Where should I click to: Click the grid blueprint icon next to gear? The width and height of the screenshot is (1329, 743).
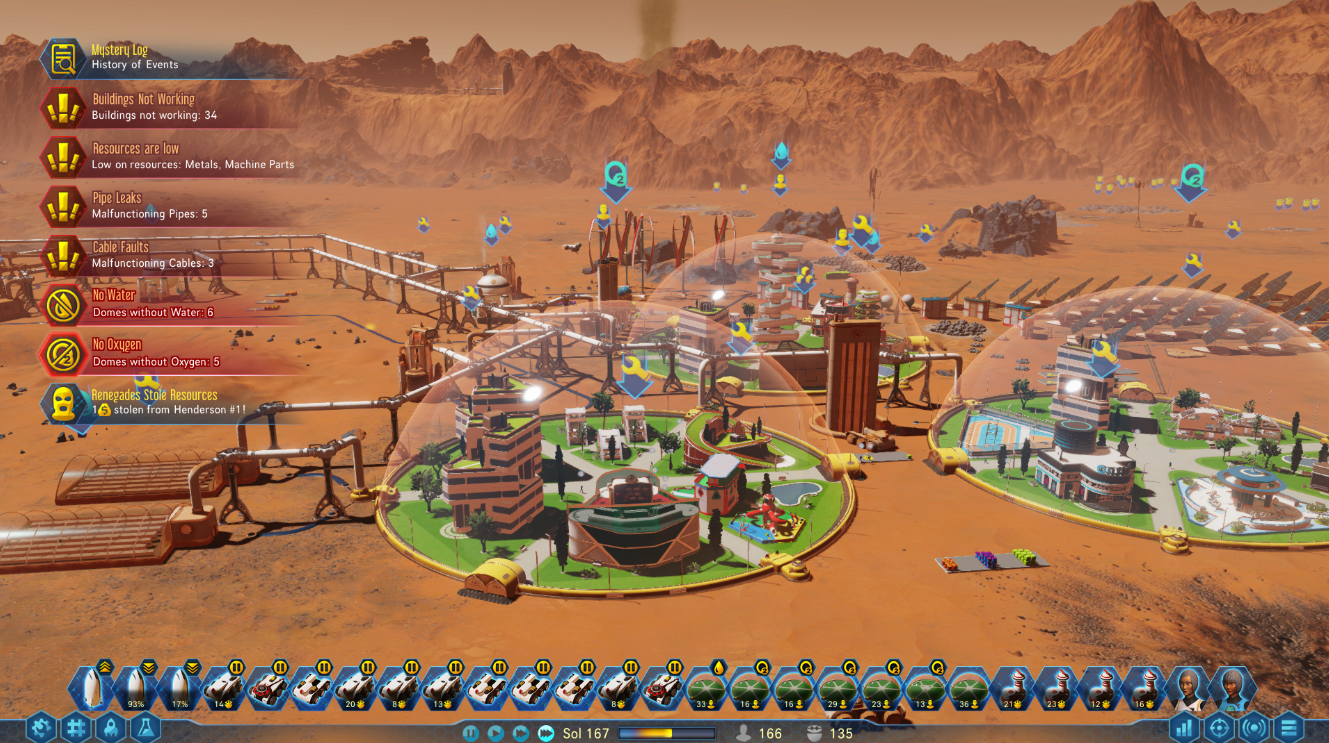click(77, 727)
